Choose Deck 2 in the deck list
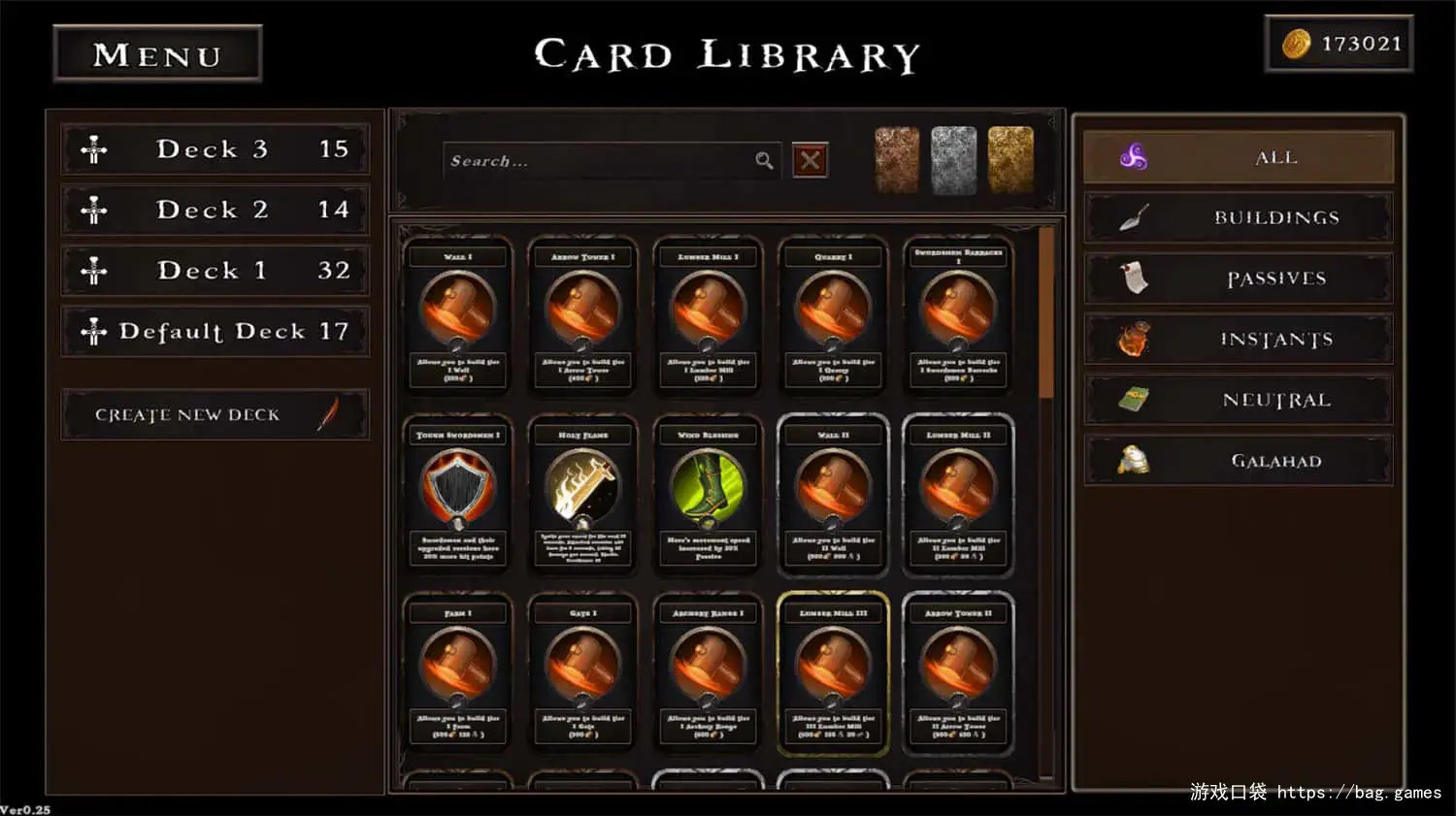The height and width of the screenshot is (816, 1456). 215,210
